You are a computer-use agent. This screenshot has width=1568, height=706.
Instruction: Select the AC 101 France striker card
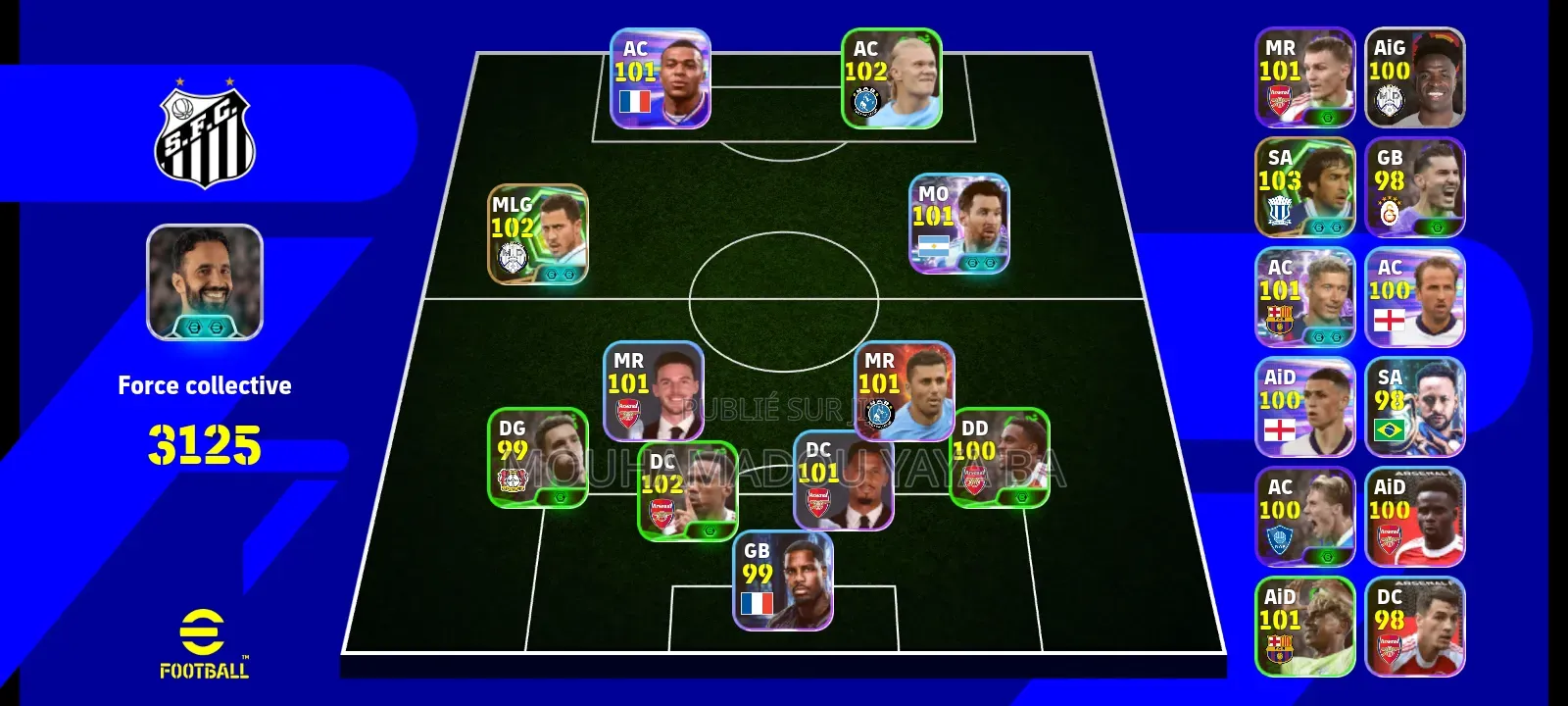pos(660,78)
